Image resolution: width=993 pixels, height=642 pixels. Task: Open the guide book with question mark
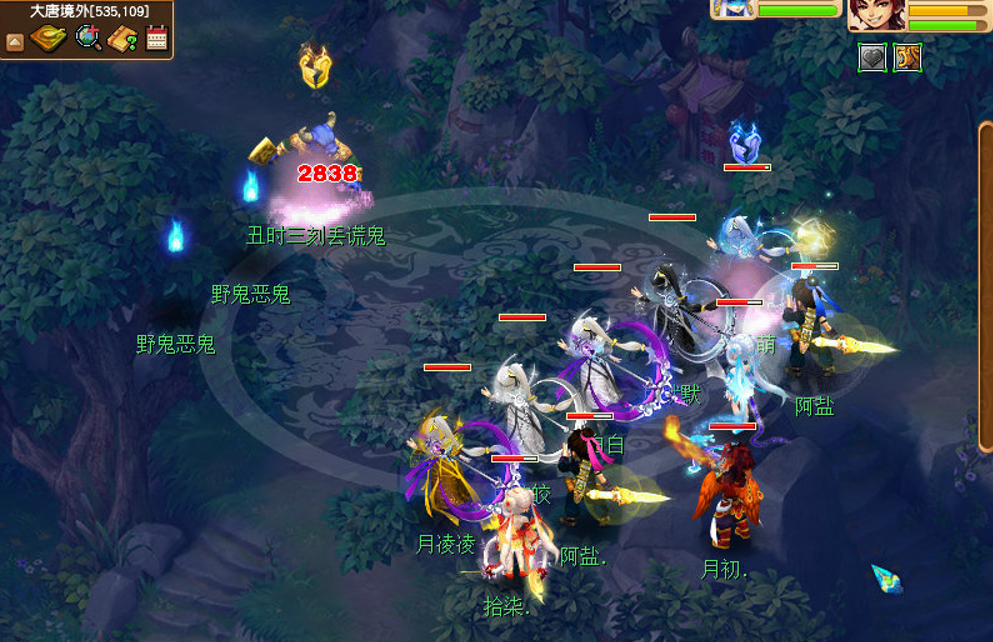[122, 40]
